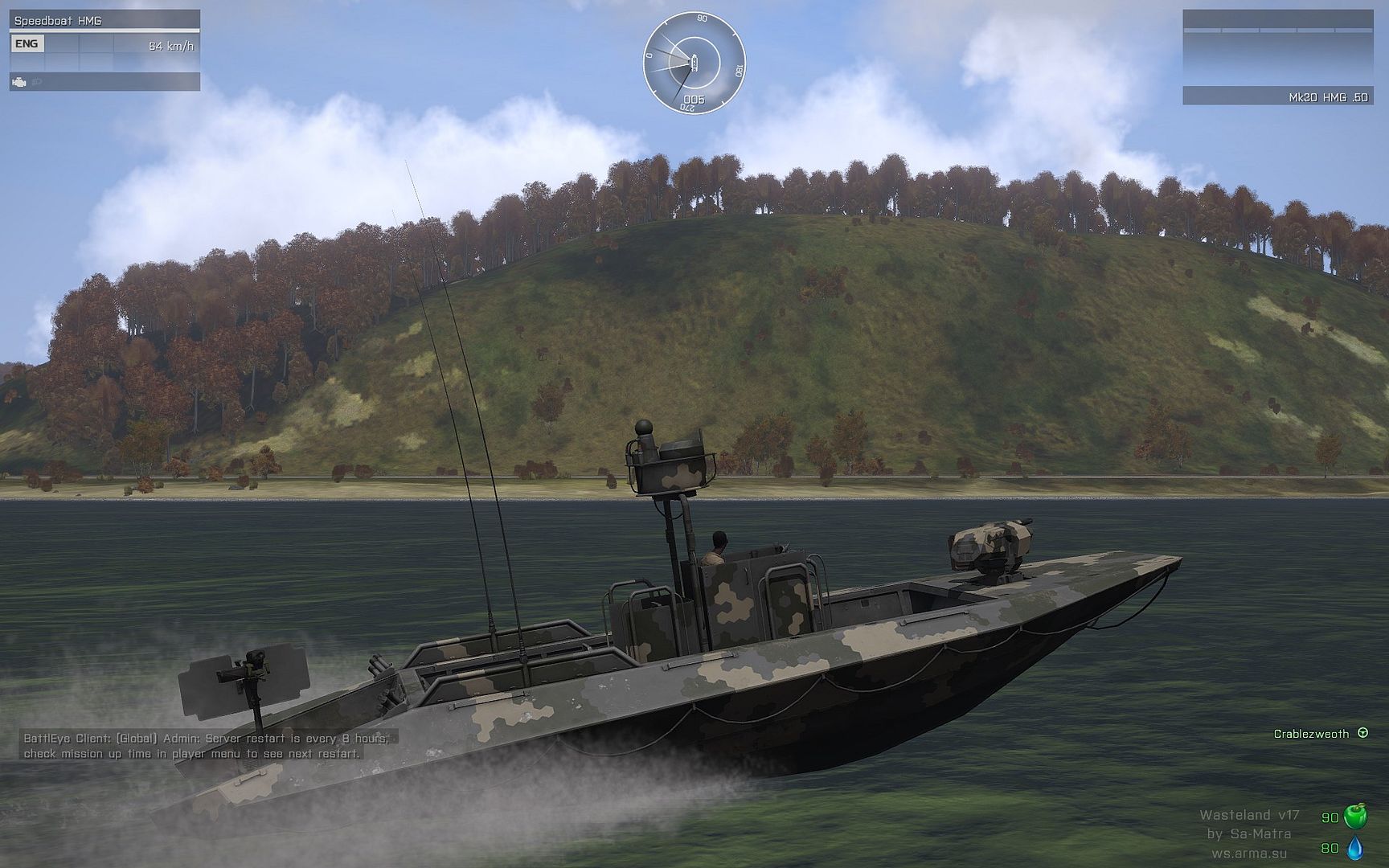Click the circular compass radar
The height and width of the screenshot is (868, 1389).
tap(694, 62)
